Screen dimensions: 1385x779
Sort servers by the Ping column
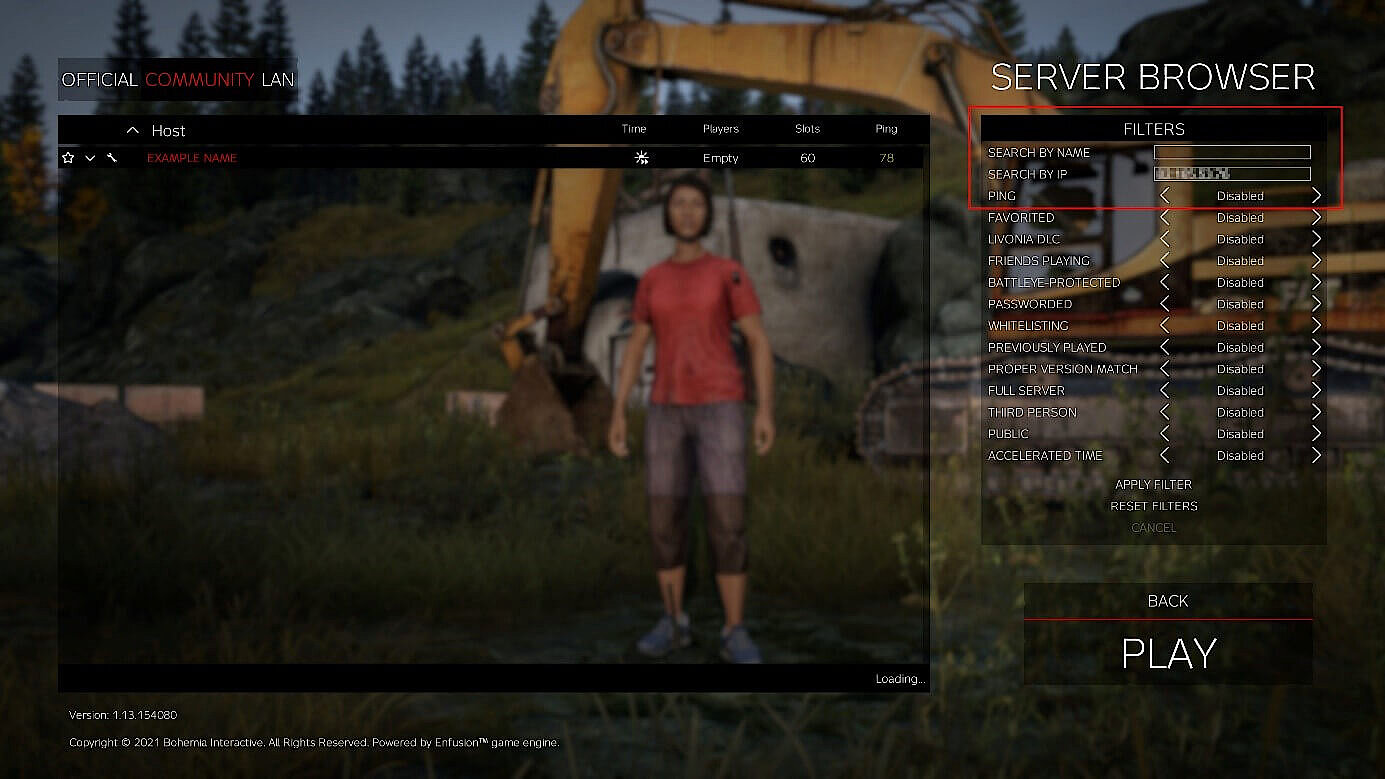(885, 129)
